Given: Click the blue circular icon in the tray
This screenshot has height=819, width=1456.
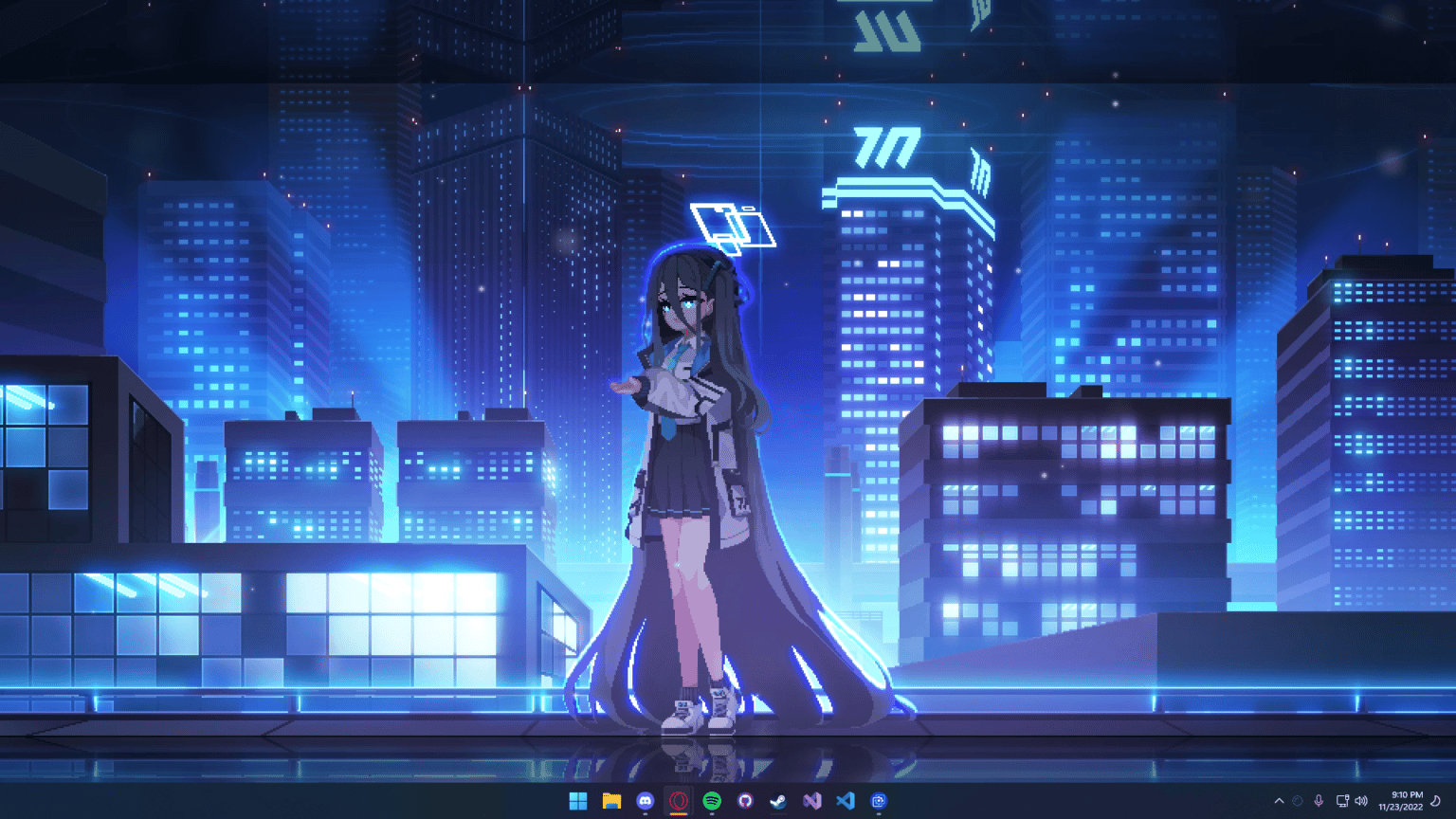Looking at the screenshot, I should (x=1297, y=801).
